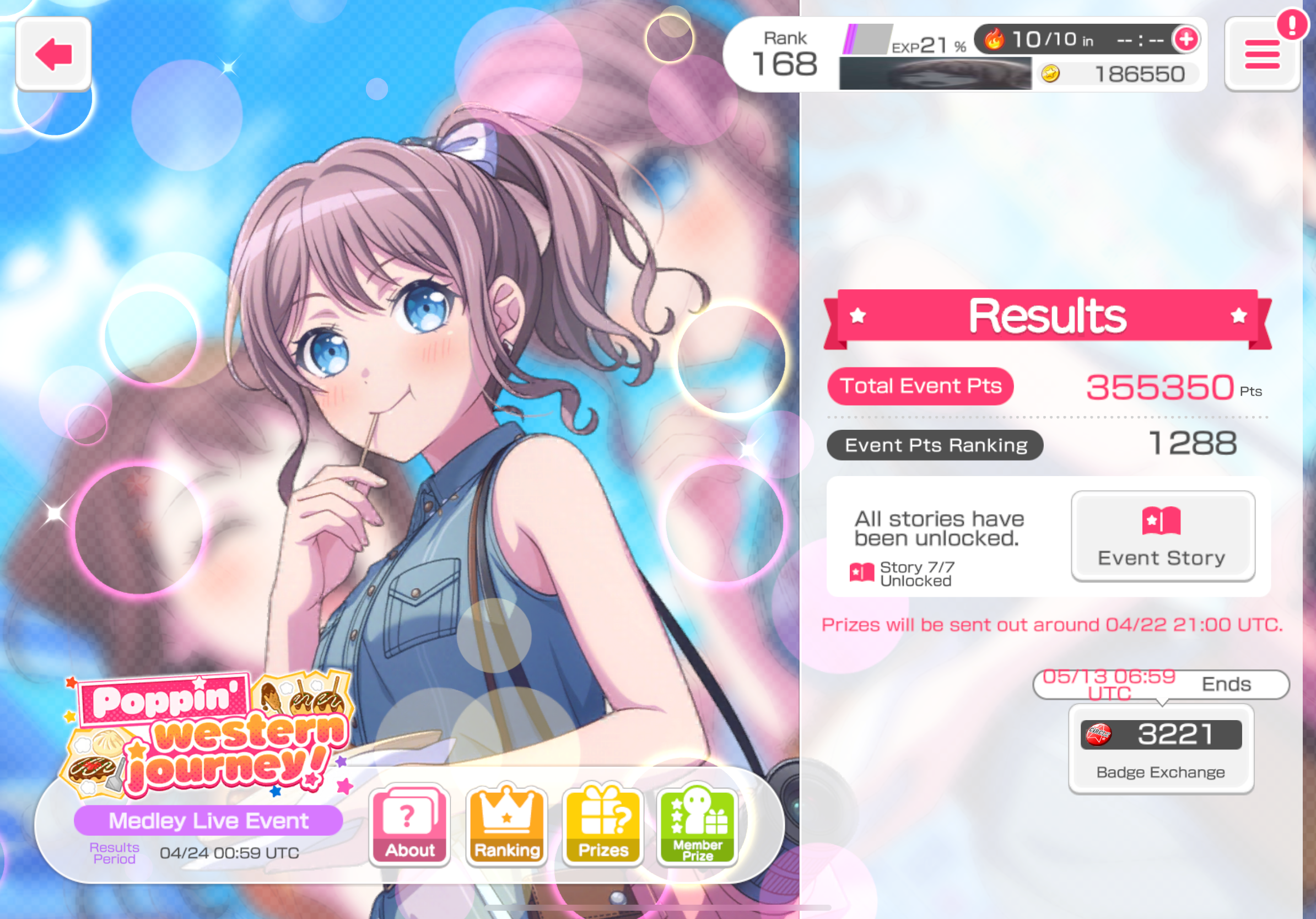
Task: View the event Ranking
Action: (506, 825)
